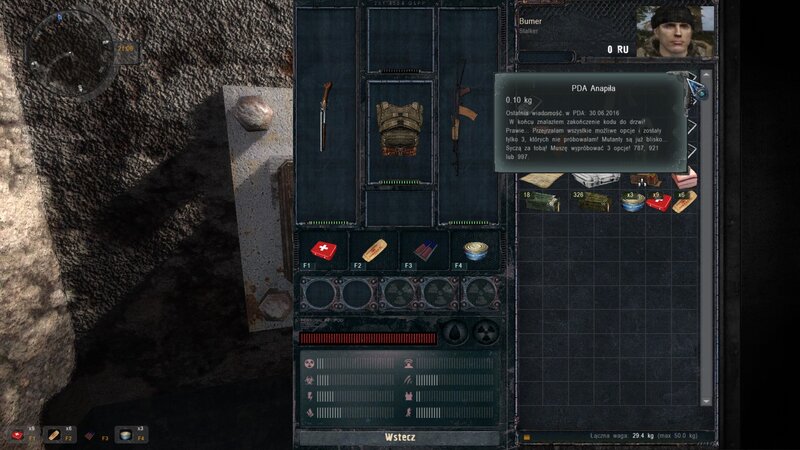Select the bandage in quick slot F2
Image resolution: width=800 pixels, height=450 pixels.
(374, 251)
